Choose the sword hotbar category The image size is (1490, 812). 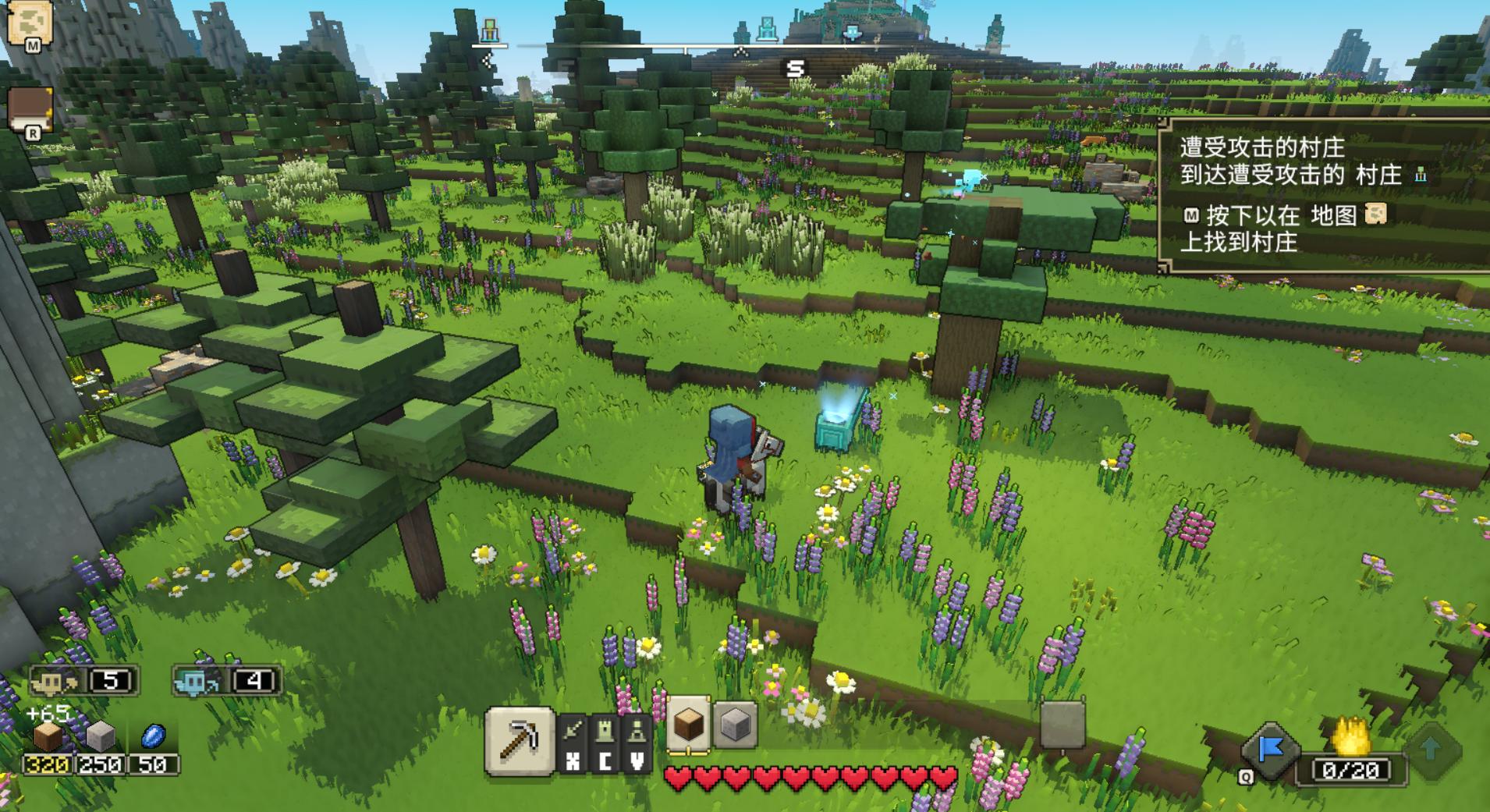[x=573, y=732]
